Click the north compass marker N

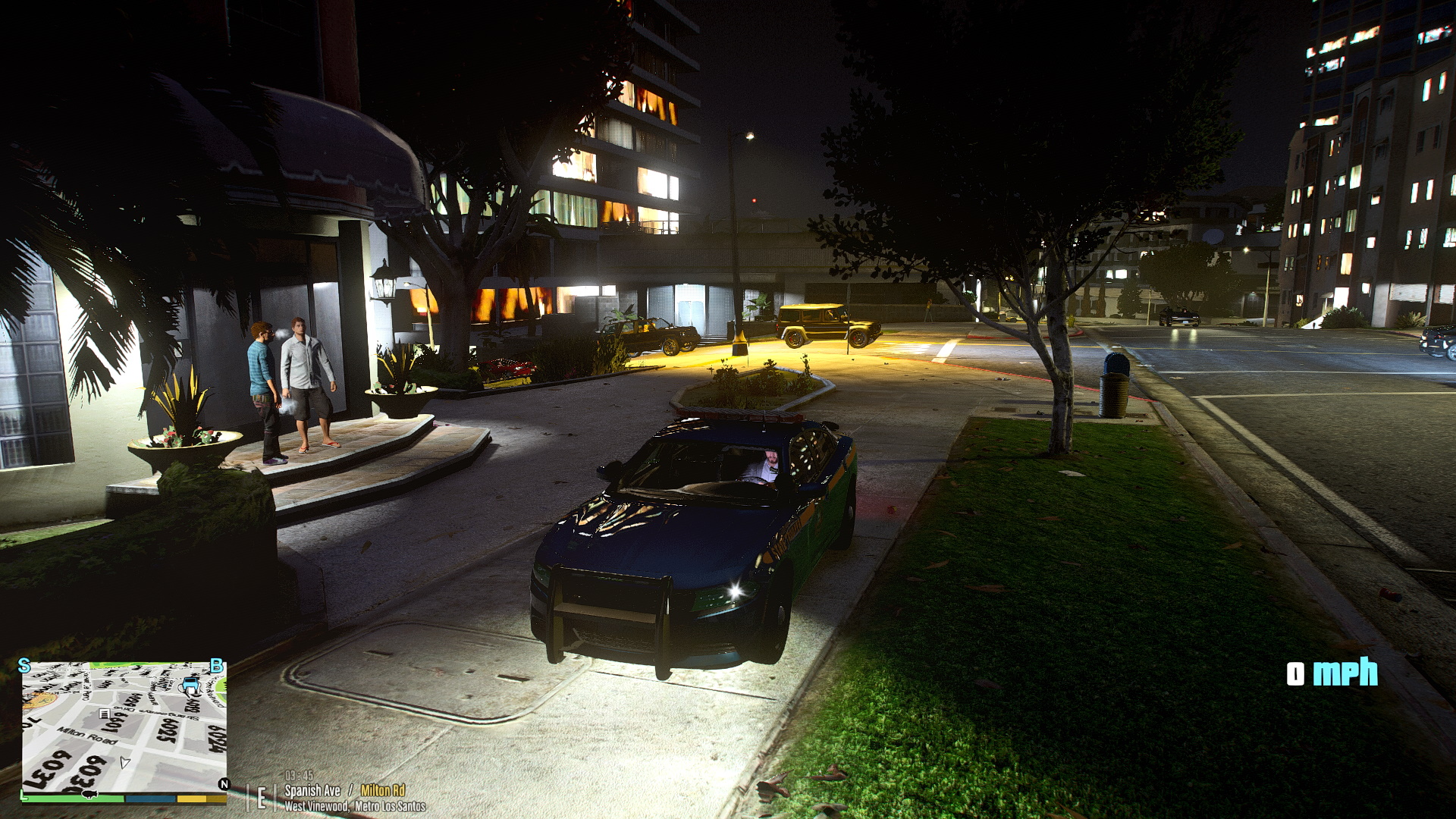[x=224, y=784]
